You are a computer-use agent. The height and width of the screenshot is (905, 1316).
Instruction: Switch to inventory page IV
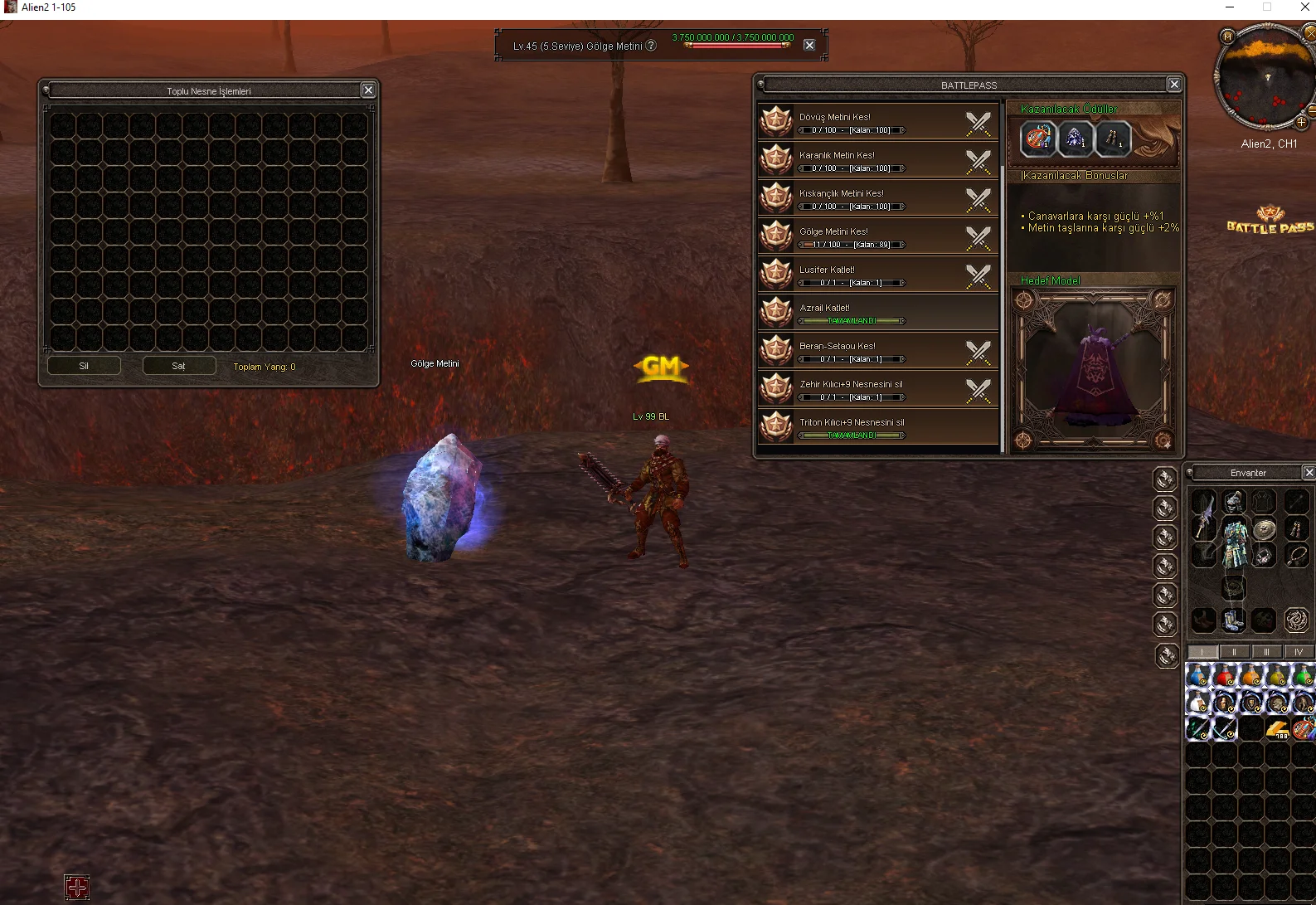pyautogui.click(x=1299, y=652)
